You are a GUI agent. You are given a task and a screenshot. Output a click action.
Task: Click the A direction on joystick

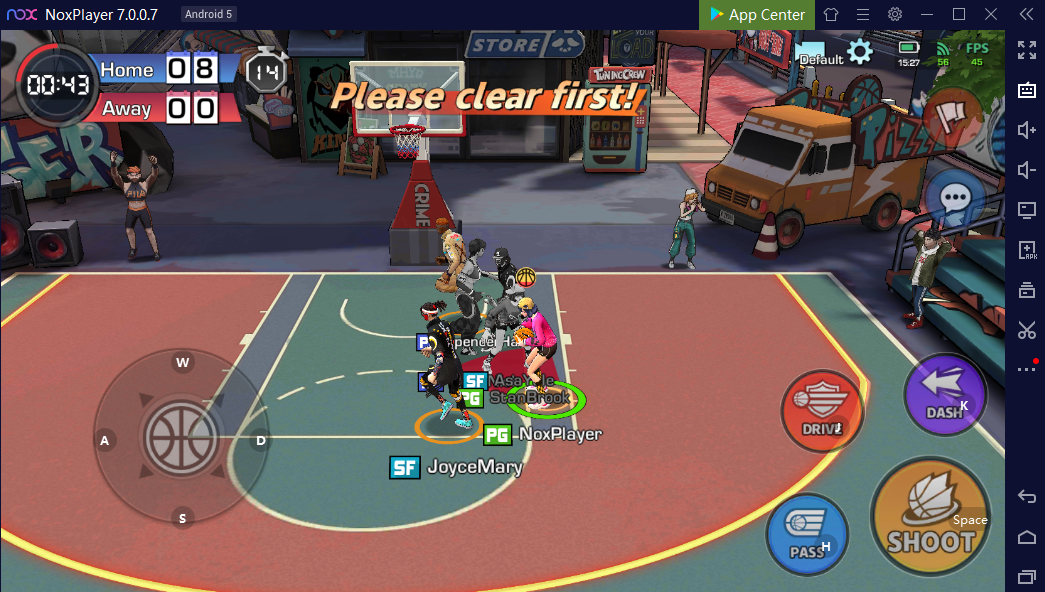pyautogui.click(x=104, y=440)
